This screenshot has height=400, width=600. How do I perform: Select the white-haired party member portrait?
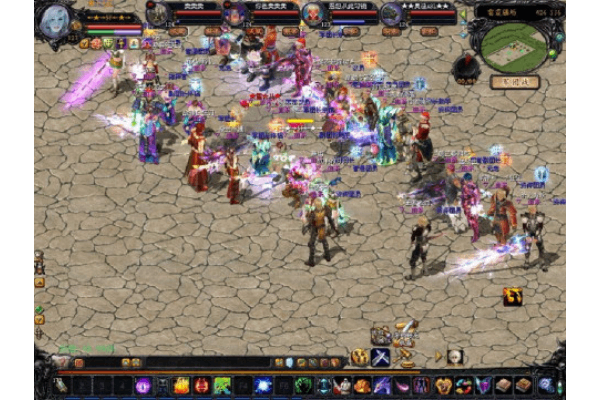pyautogui.click(x=313, y=13)
